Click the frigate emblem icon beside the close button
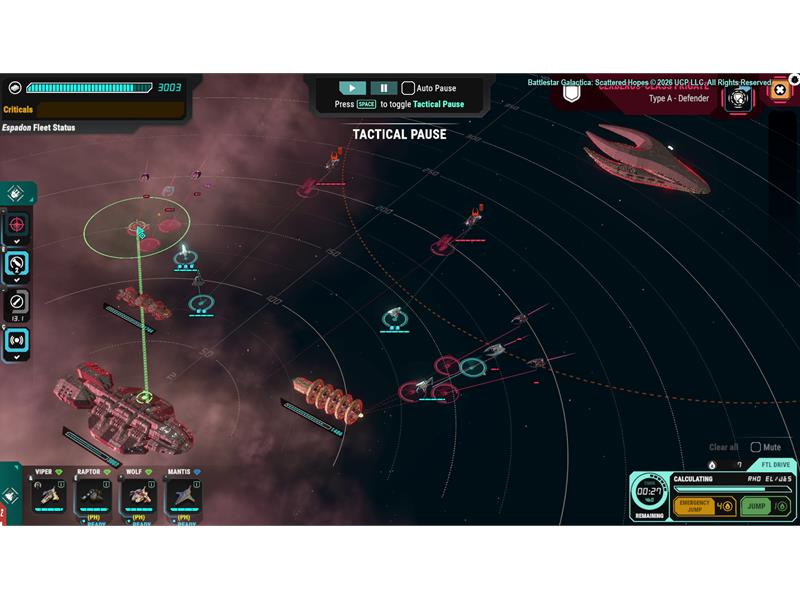800x600 pixels. pyautogui.click(x=740, y=97)
